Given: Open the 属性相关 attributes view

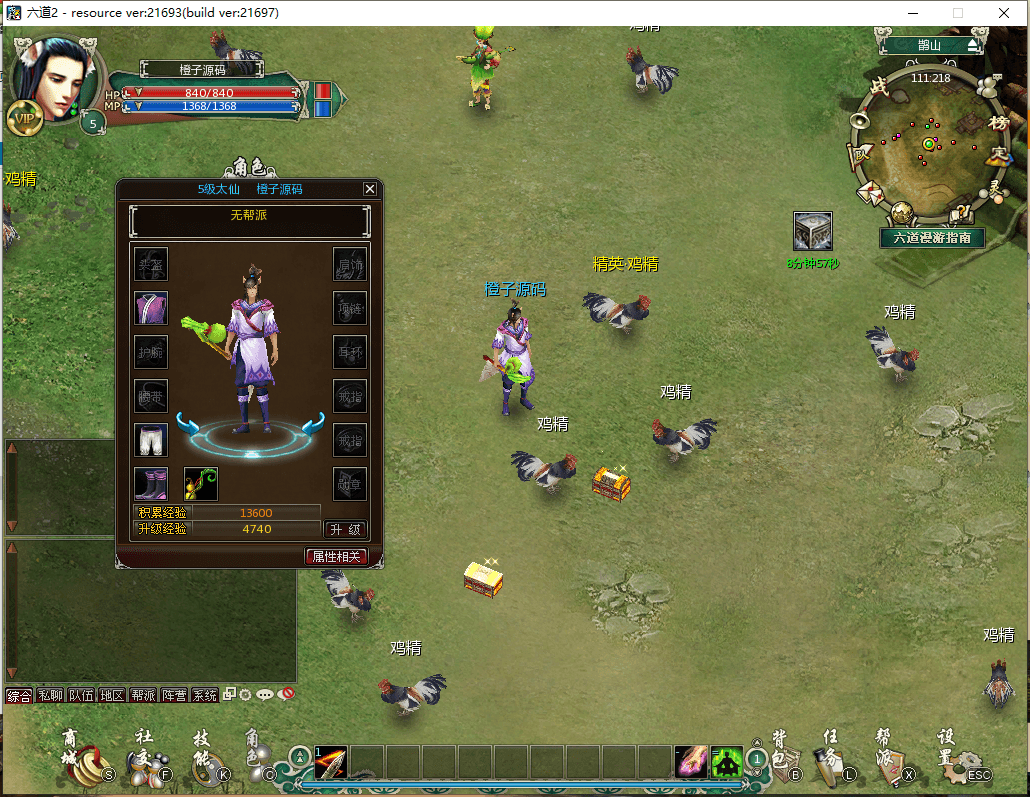Looking at the screenshot, I should click(x=336, y=557).
